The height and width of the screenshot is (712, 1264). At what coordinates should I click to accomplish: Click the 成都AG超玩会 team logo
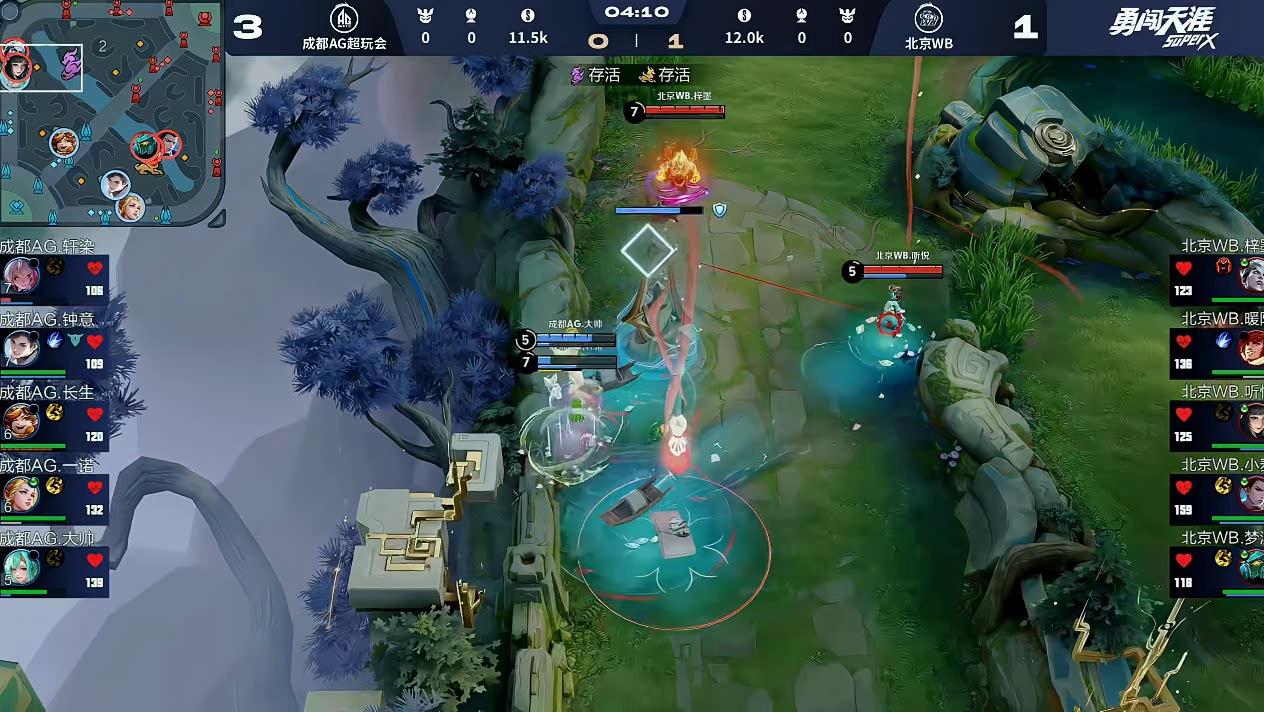[344, 19]
